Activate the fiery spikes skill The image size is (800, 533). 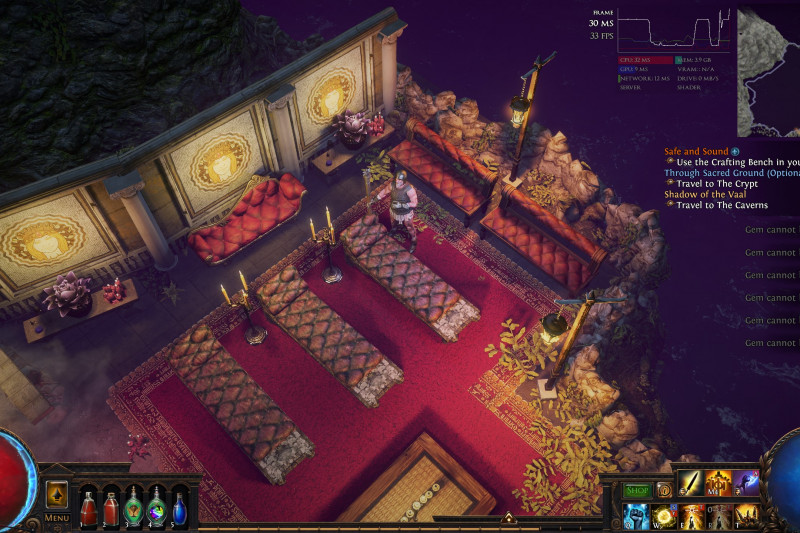(746, 516)
